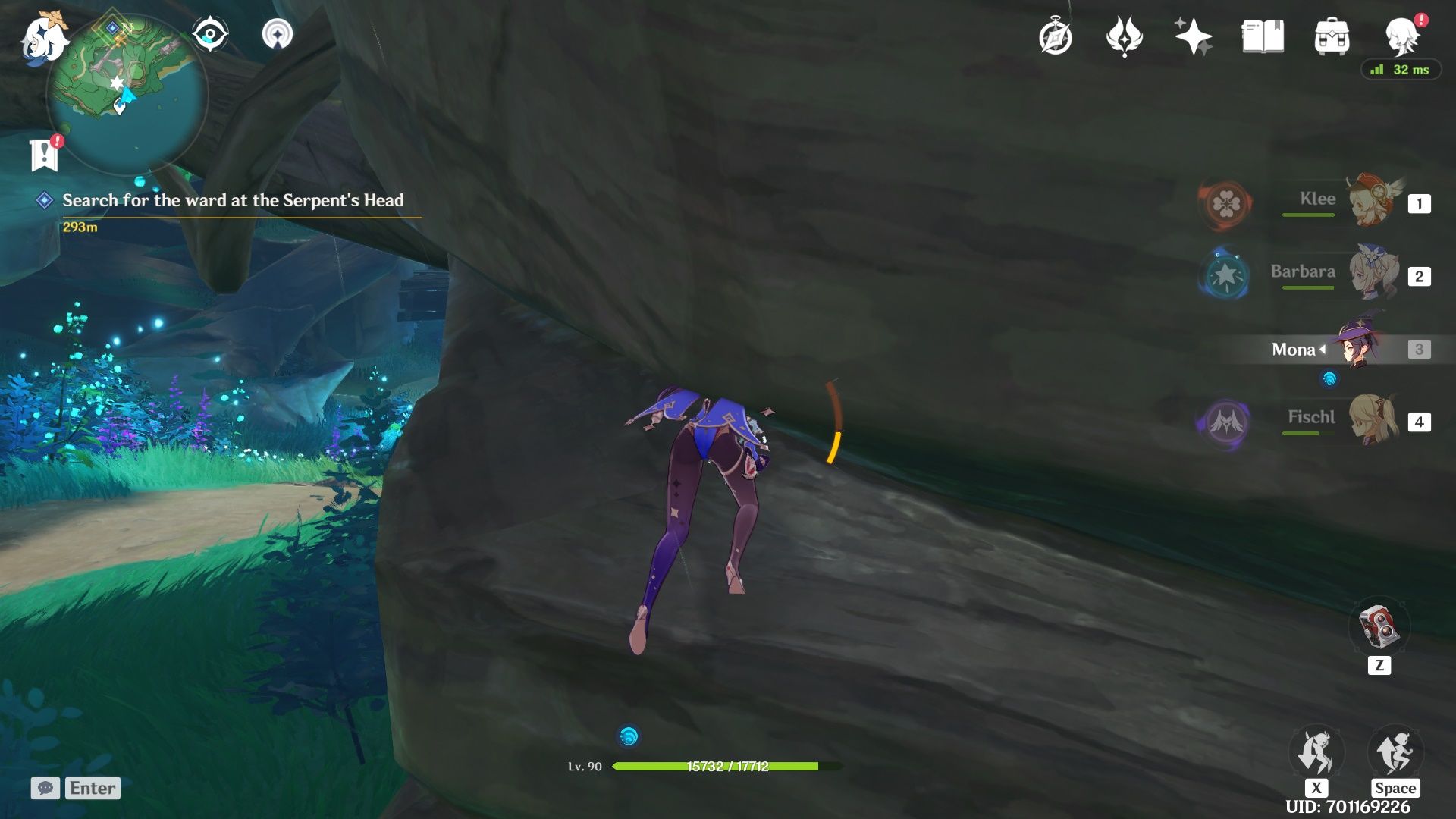Viewport: 1456px width, 819px height.
Task: Open the Inventory backpack icon
Action: point(1332,37)
